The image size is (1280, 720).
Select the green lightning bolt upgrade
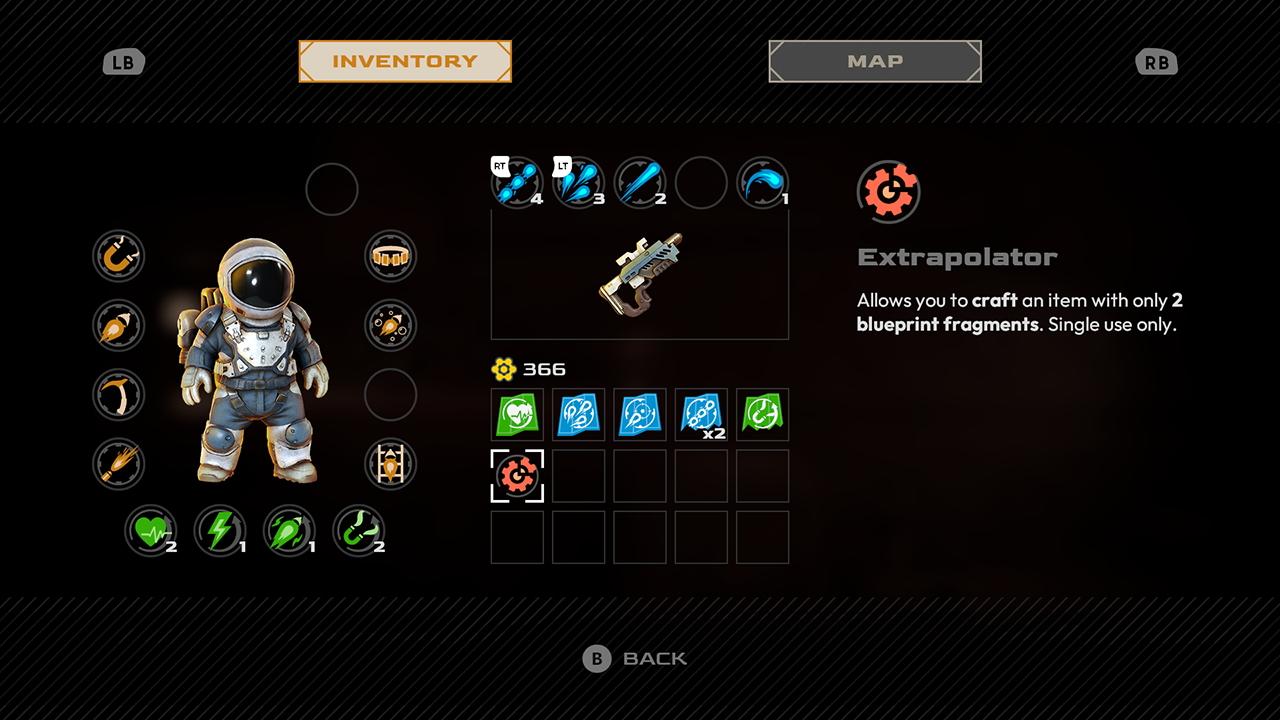(220, 530)
